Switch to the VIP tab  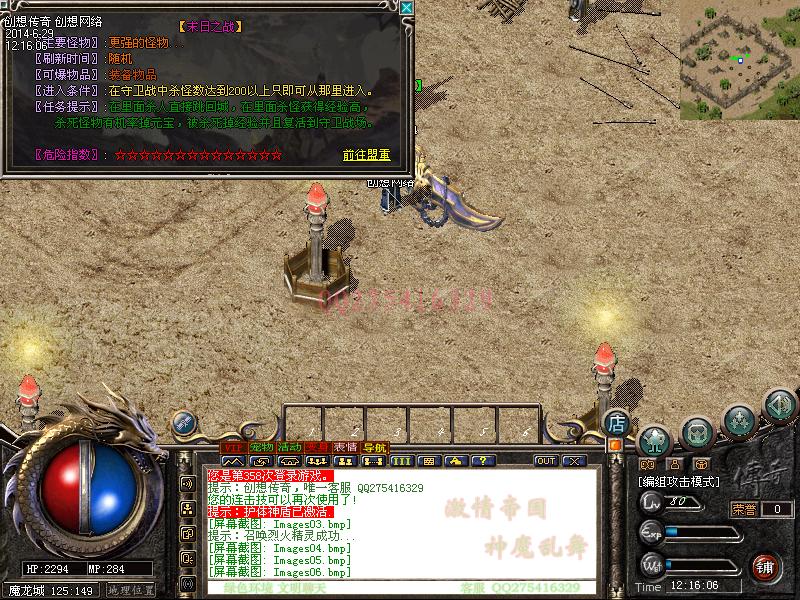232,447
